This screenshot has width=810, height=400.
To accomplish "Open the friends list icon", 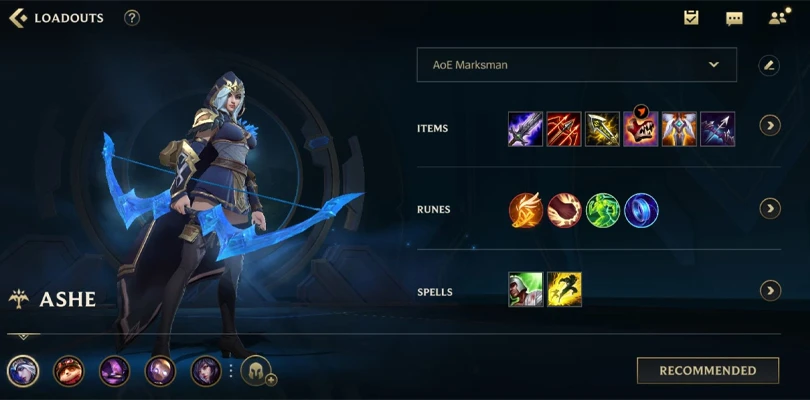I will click(x=778, y=18).
